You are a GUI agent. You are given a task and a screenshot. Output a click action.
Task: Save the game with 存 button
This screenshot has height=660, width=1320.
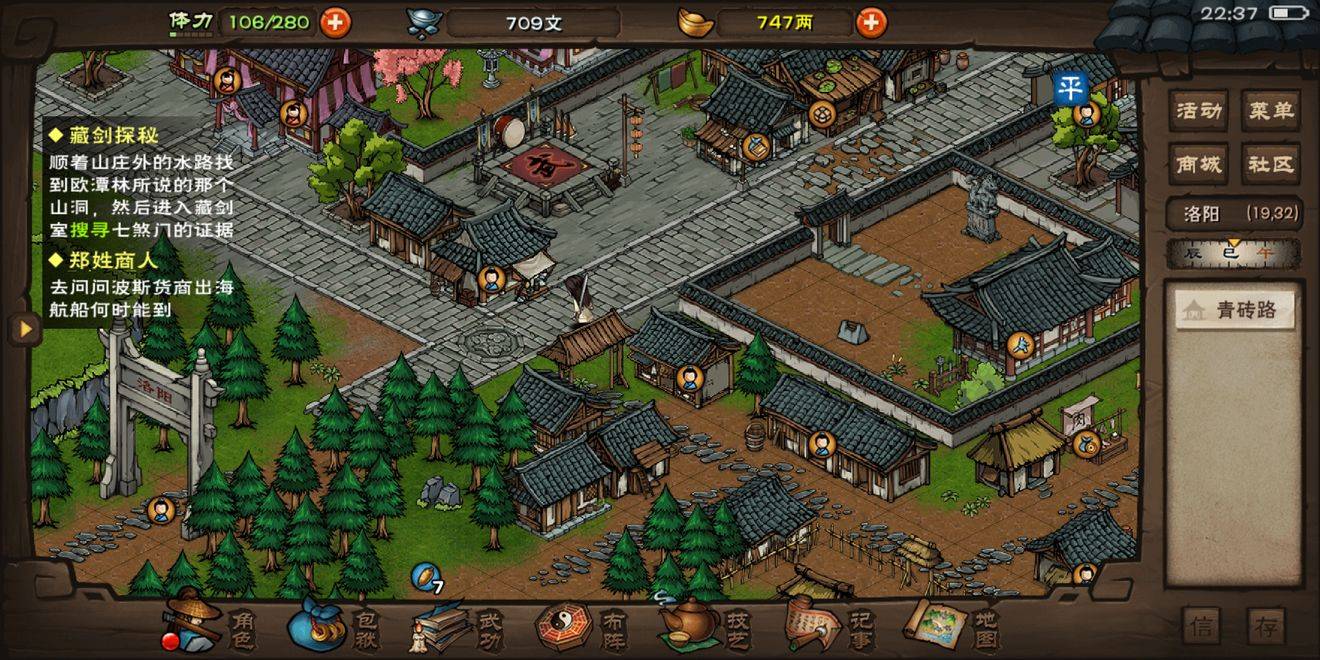[x=1266, y=626]
